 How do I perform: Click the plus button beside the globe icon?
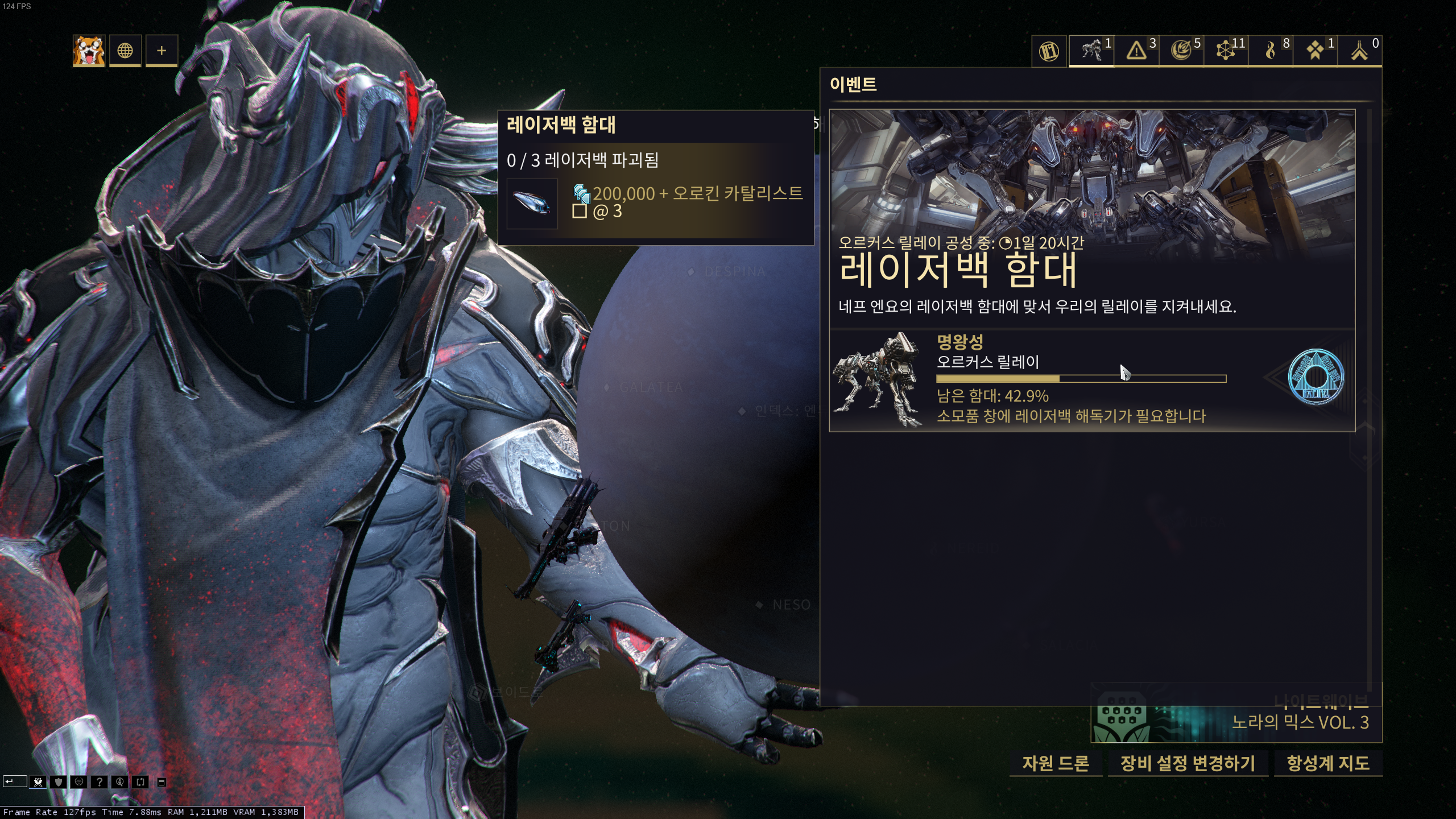click(x=162, y=50)
